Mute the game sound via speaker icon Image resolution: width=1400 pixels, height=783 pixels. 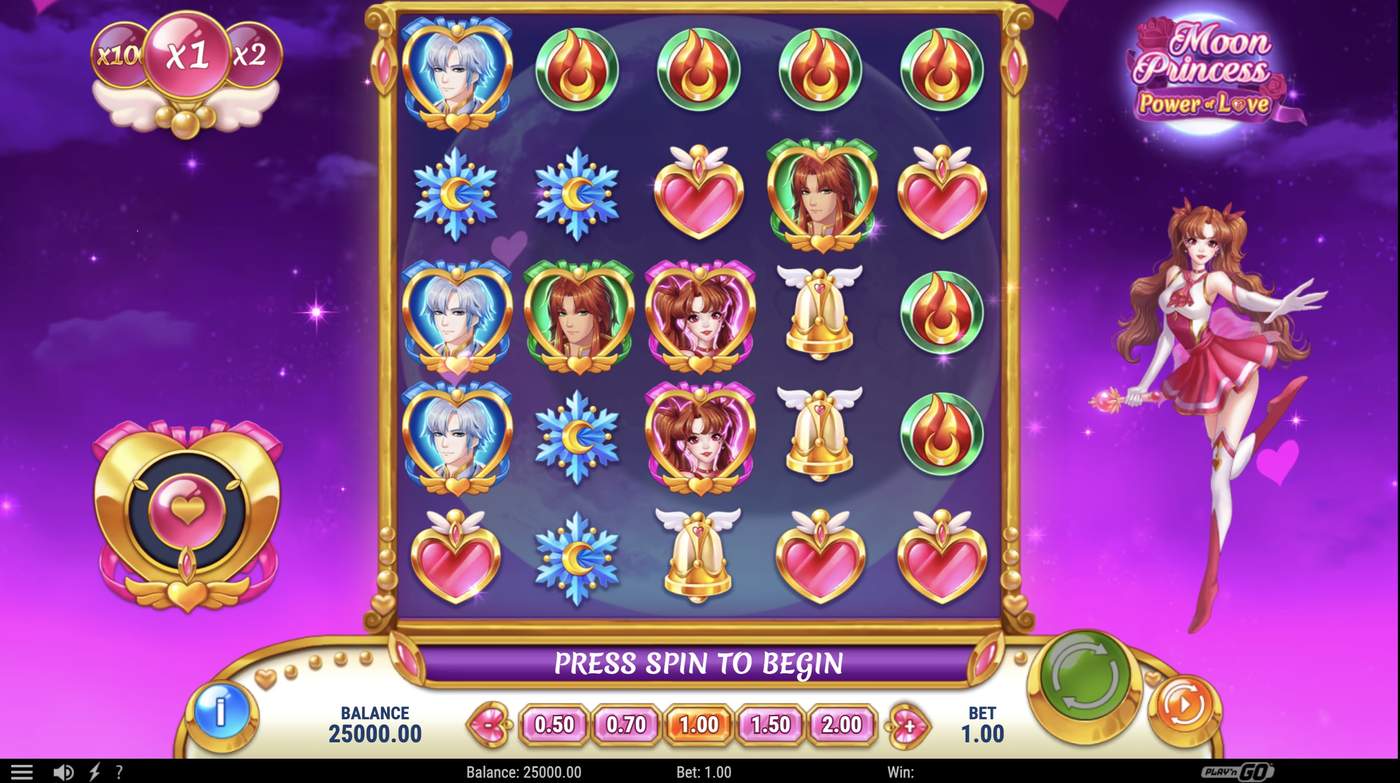[64, 771]
